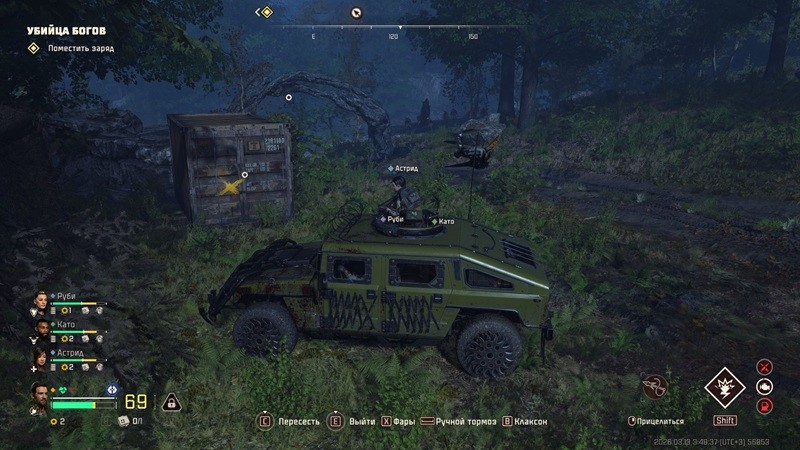Select Като's squad portrait
800x450 pixels.
[41, 329]
